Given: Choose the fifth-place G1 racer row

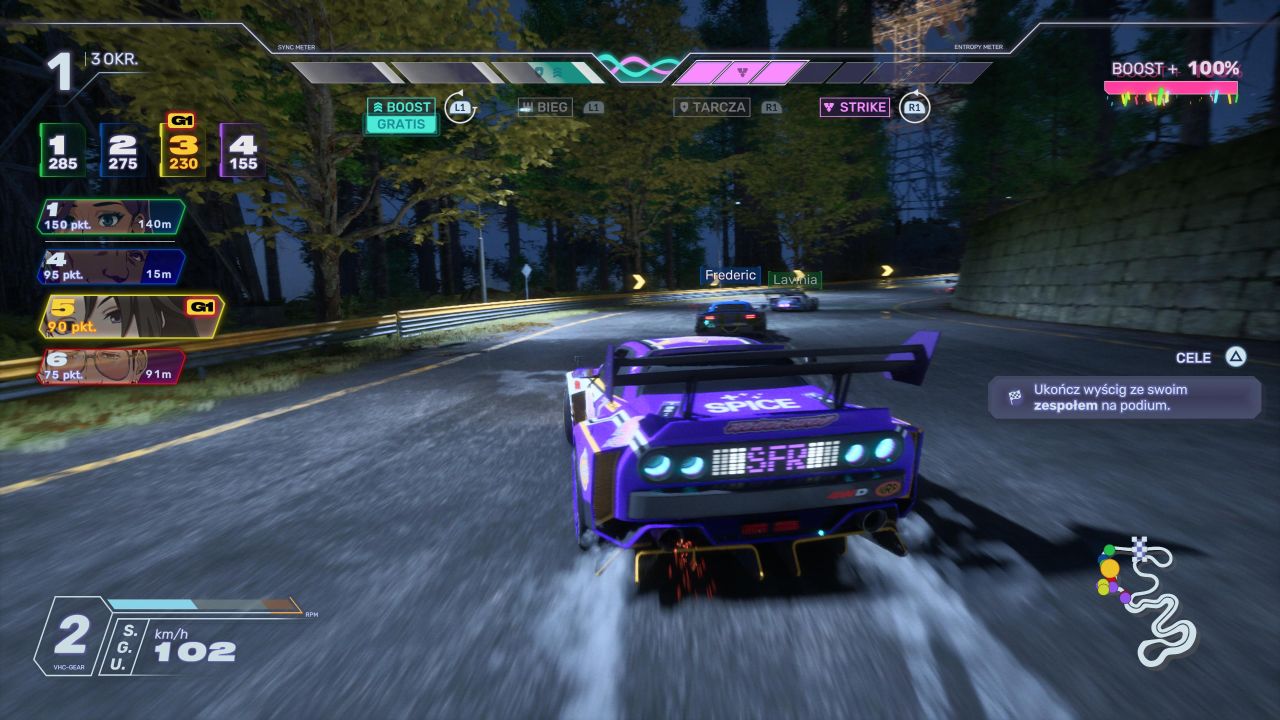Looking at the screenshot, I should click(130, 316).
